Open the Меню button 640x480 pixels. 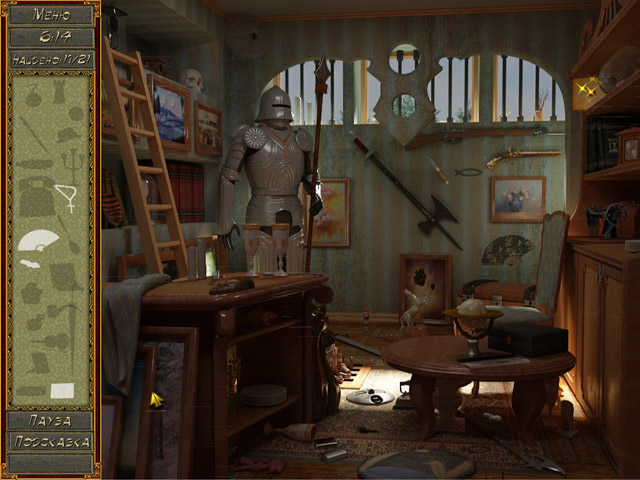click(x=51, y=15)
